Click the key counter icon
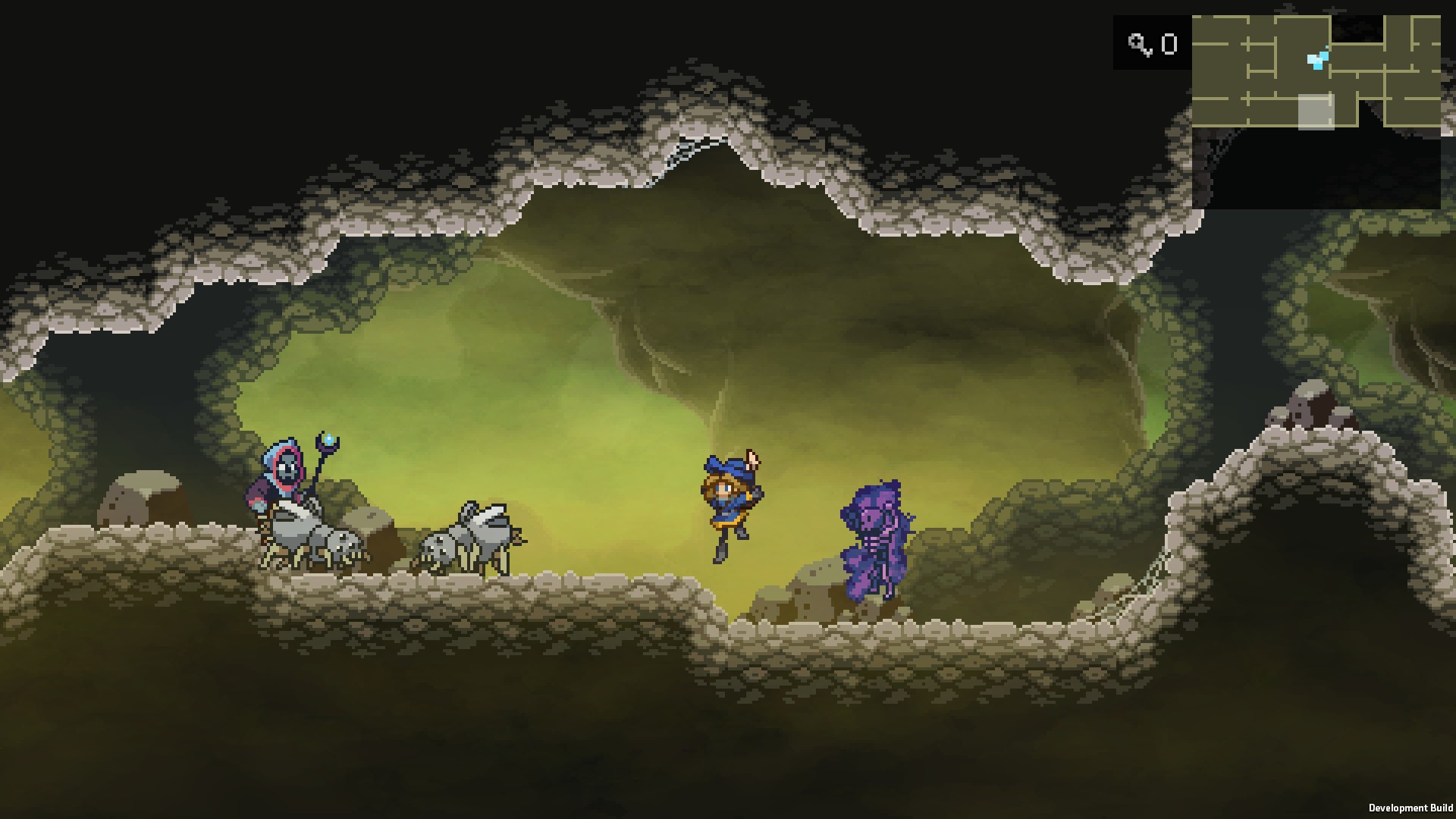The width and height of the screenshot is (1456, 819). point(1141,44)
